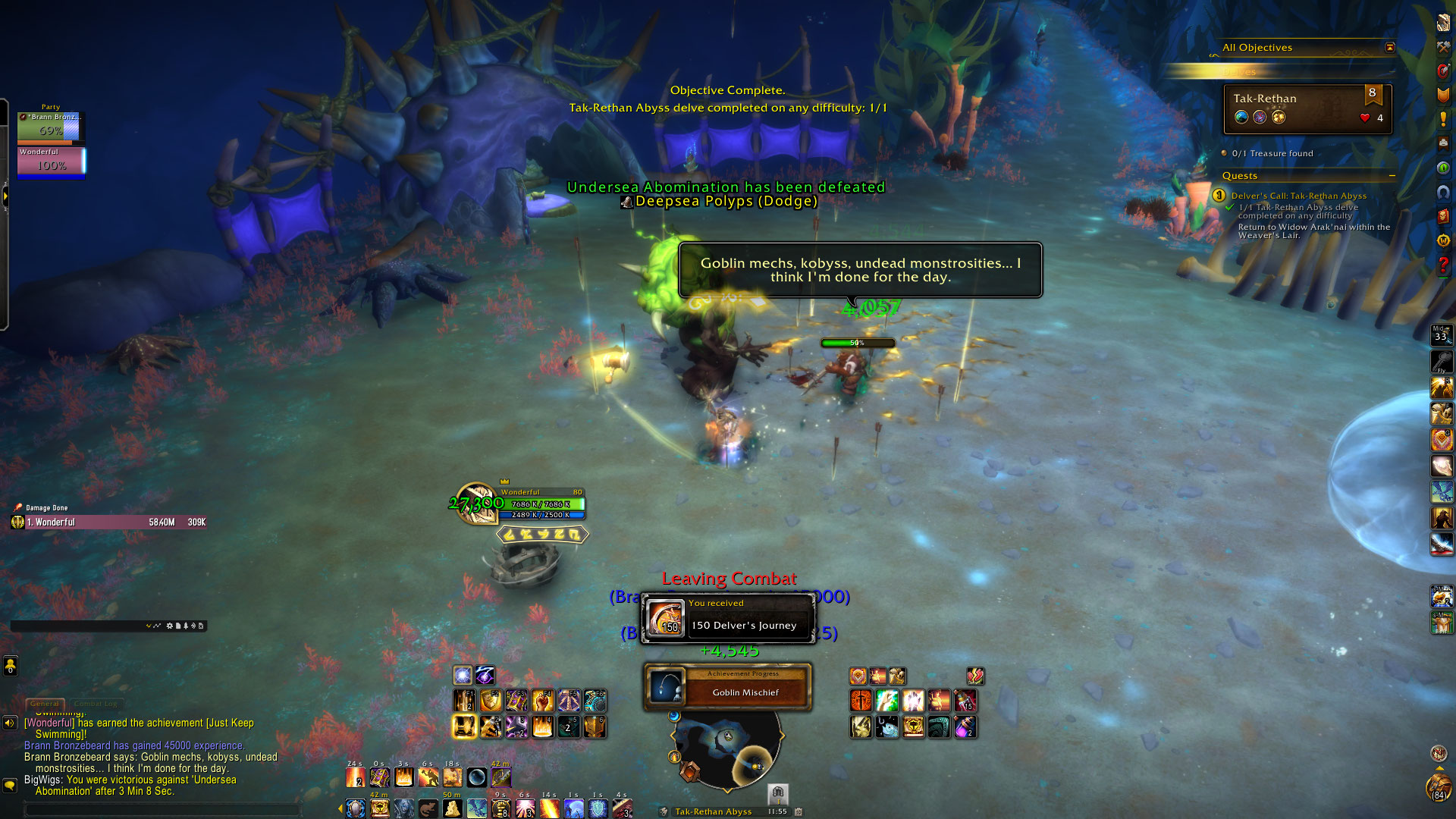Activate the glowing highlighted golden ability
The image size is (1456, 819).
point(464,726)
